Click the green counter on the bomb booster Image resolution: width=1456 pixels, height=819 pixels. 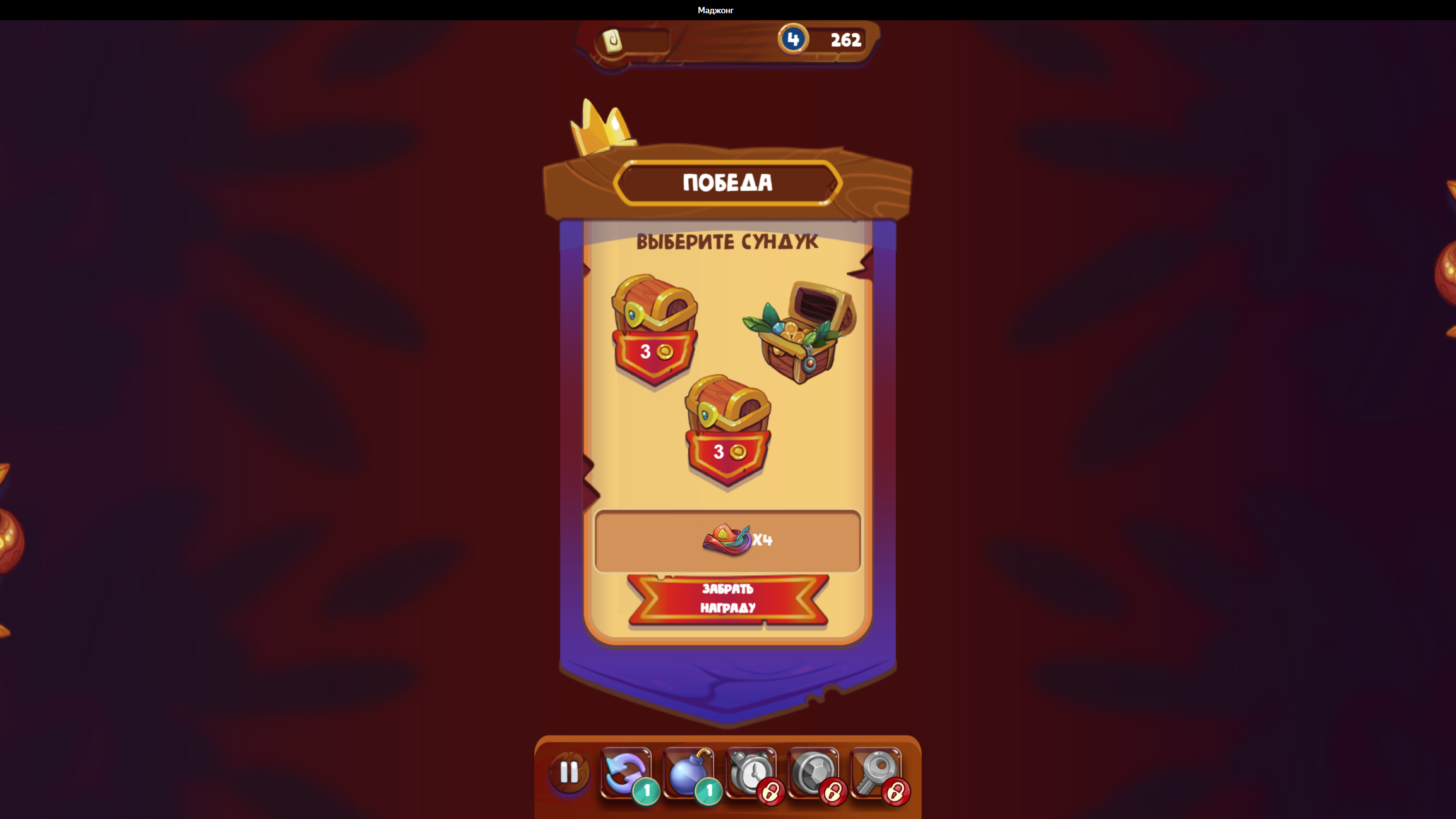(x=708, y=790)
